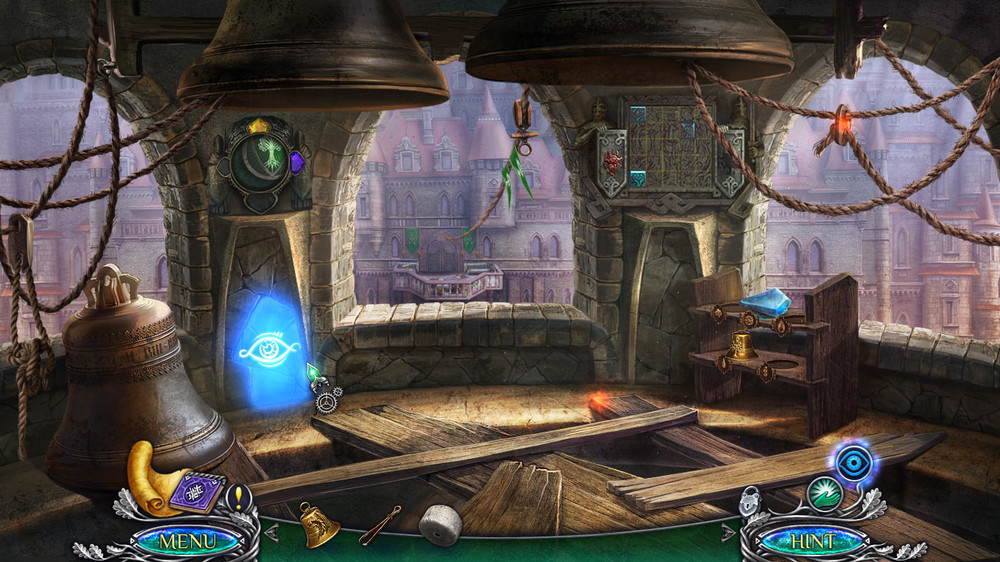Select the golden bell inventory item
The width and height of the screenshot is (1000, 562).
pyautogui.click(x=319, y=523)
